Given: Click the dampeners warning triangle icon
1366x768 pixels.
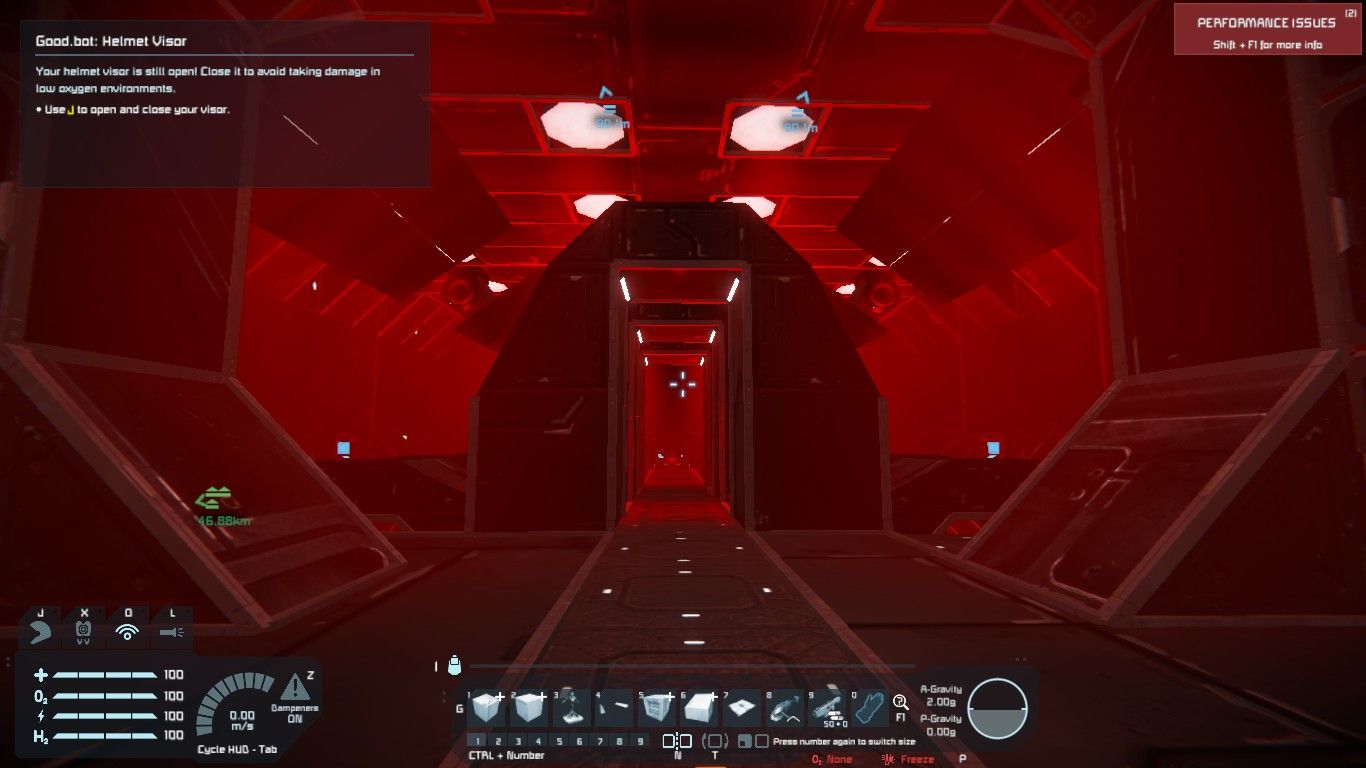Looking at the screenshot, I should click(x=297, y=691).
